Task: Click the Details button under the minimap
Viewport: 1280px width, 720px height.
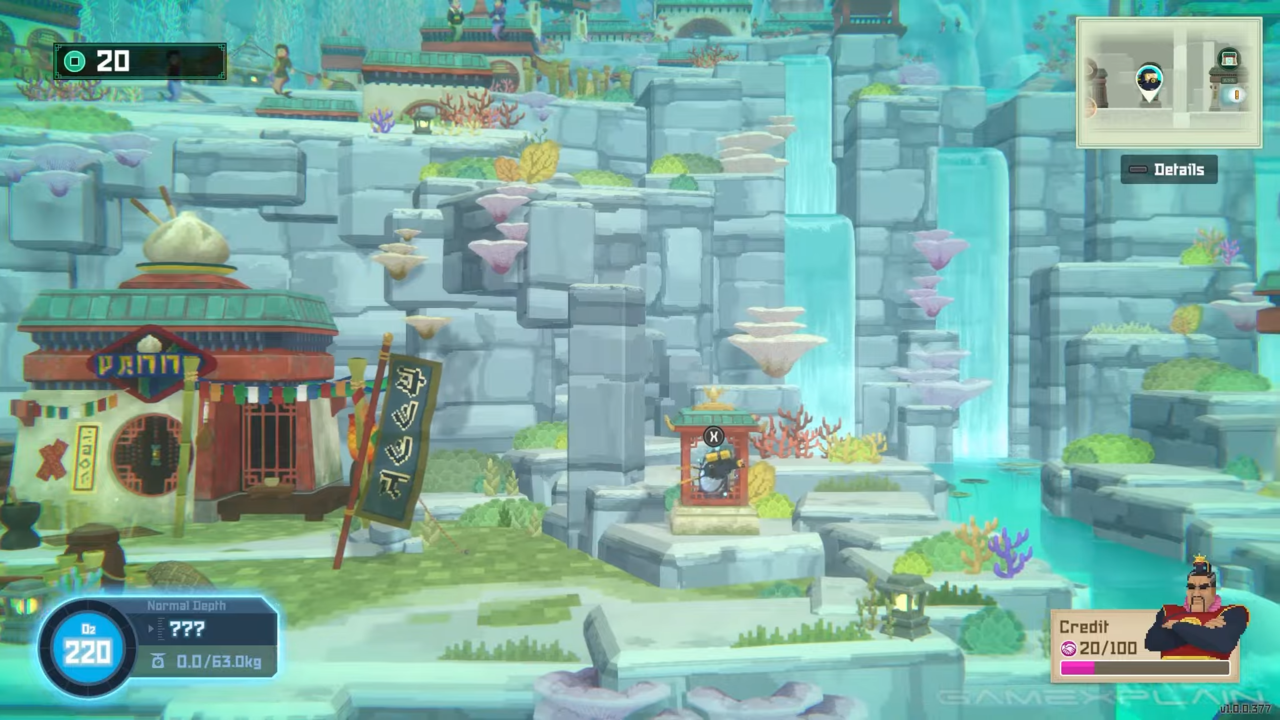Action: point(1168,169)
